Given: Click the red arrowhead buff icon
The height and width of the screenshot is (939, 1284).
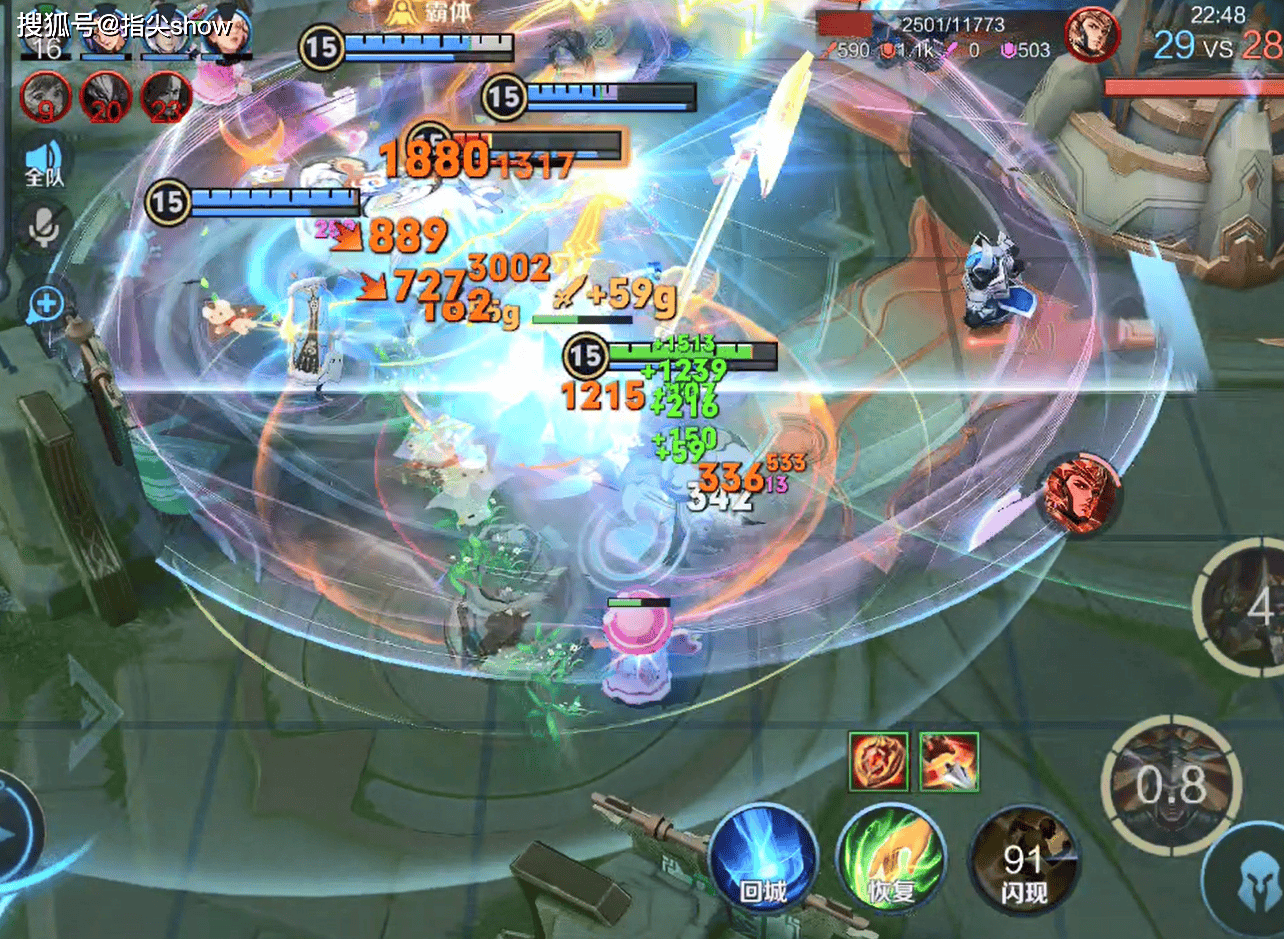Looking at the screenshot, I should 949,761.
